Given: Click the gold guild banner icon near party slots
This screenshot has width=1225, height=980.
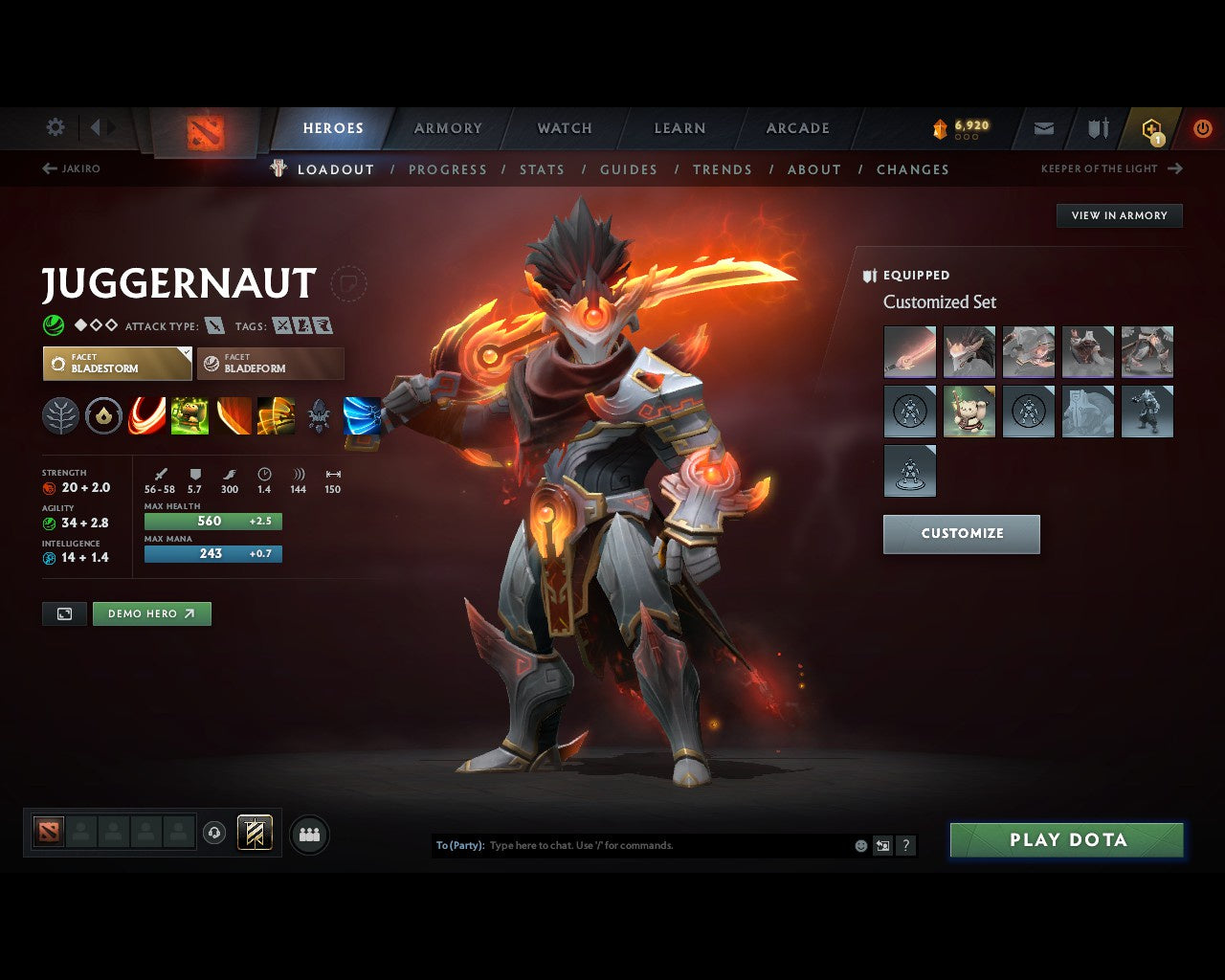Looking at the screenshot, I should 255,833.
